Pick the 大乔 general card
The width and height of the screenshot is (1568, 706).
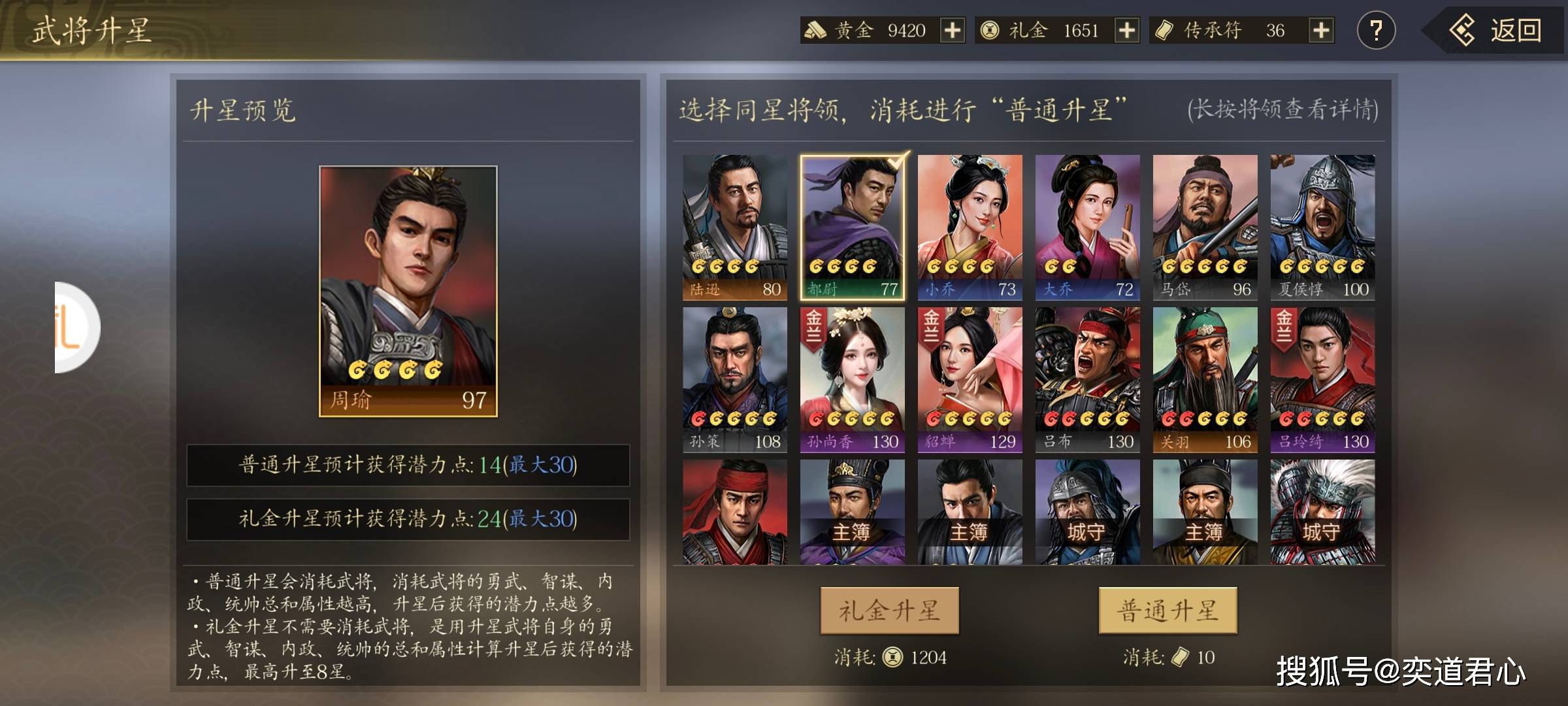click(x=1088, y=227)
